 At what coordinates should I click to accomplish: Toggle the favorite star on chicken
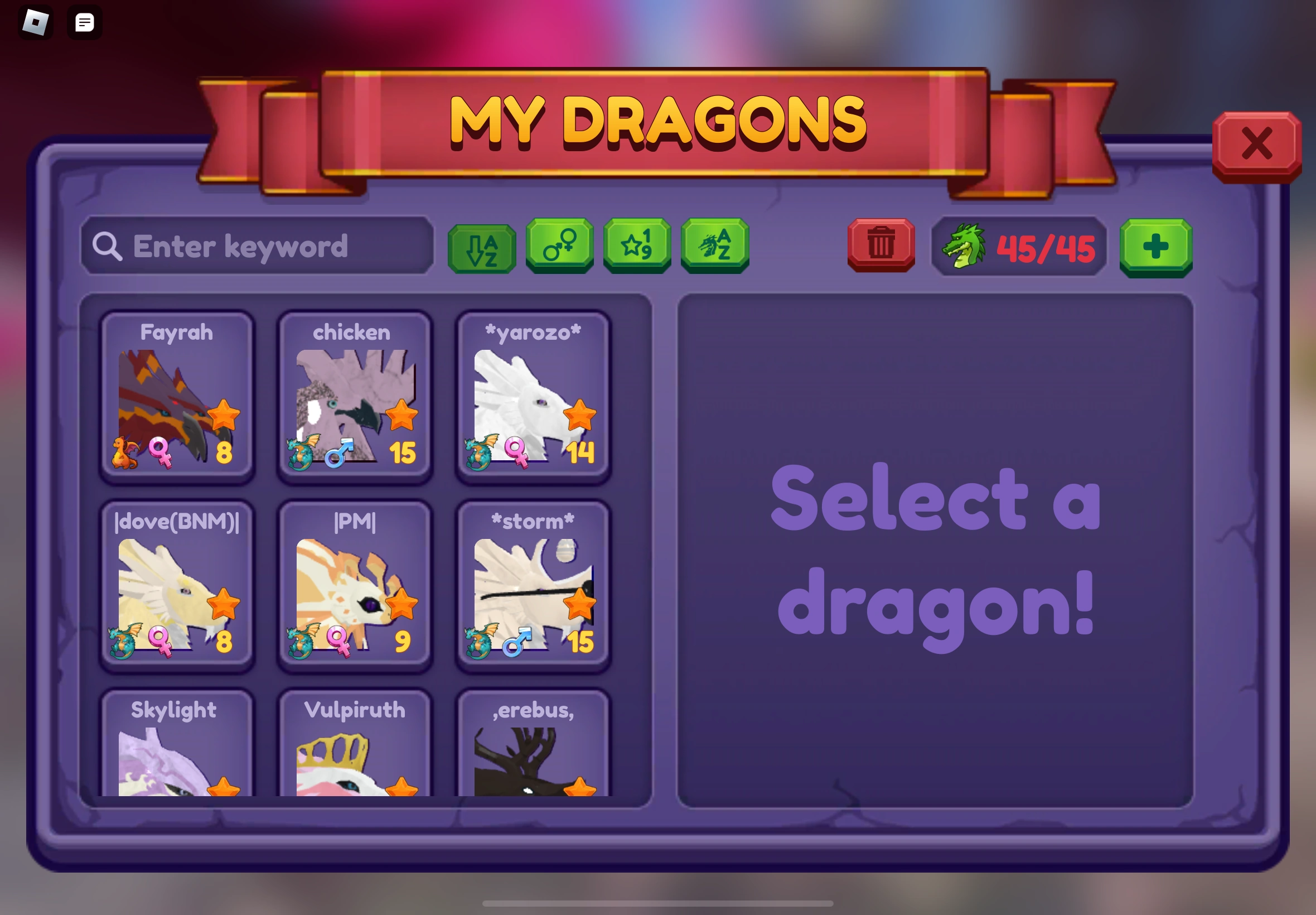pos(401,415)
